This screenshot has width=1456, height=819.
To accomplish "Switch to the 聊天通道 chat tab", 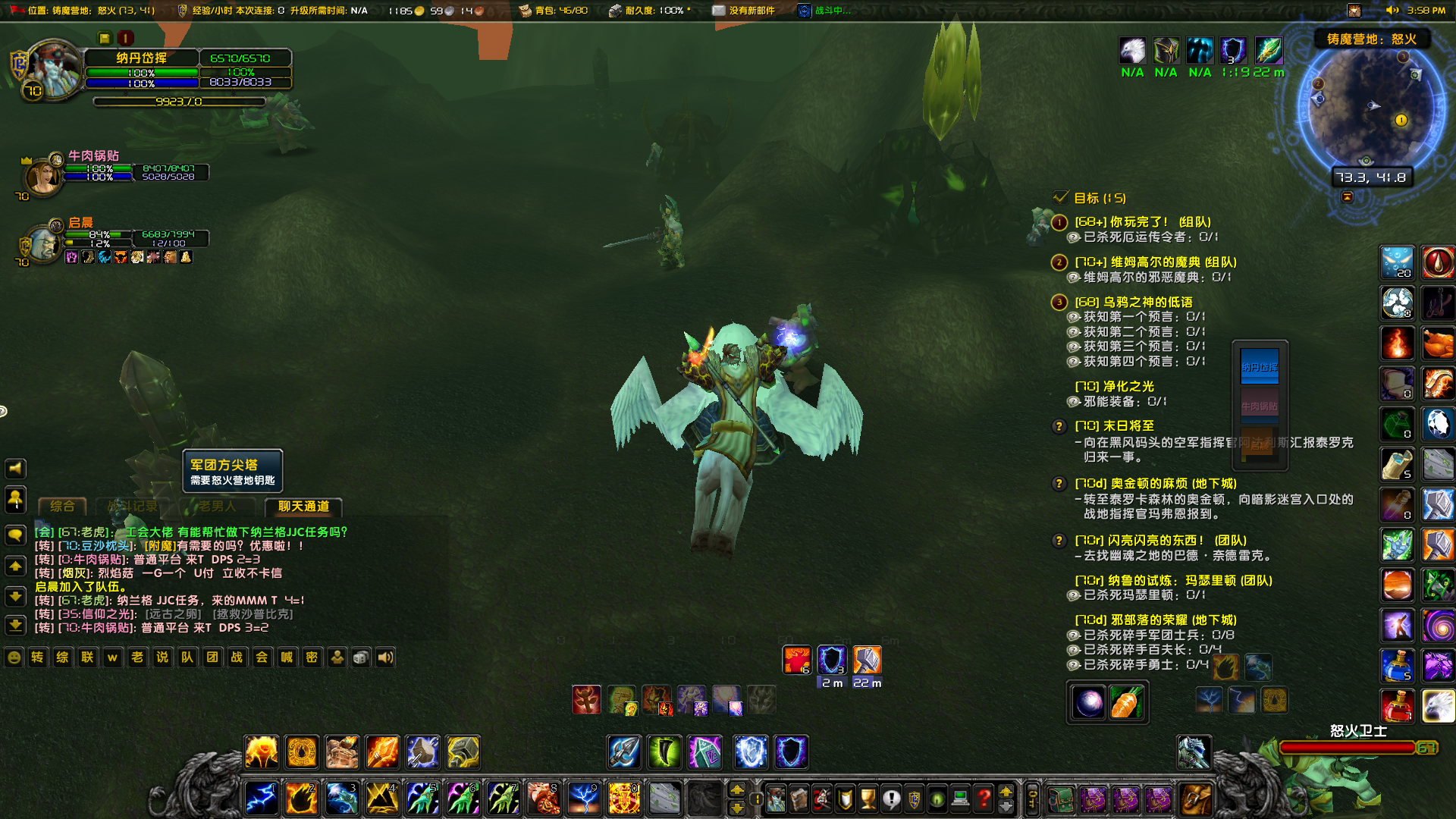I will [x=303, y=507].
